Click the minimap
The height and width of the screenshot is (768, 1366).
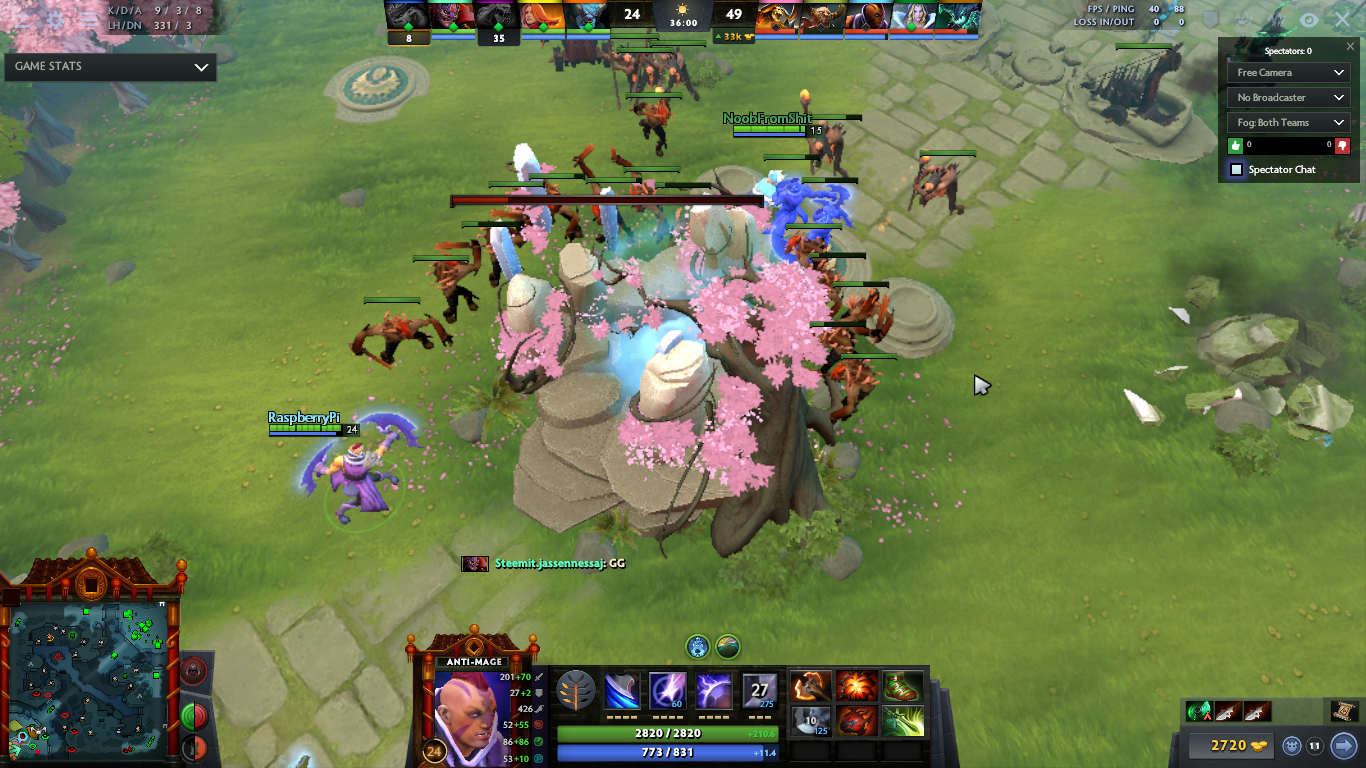tap(90, 680)
